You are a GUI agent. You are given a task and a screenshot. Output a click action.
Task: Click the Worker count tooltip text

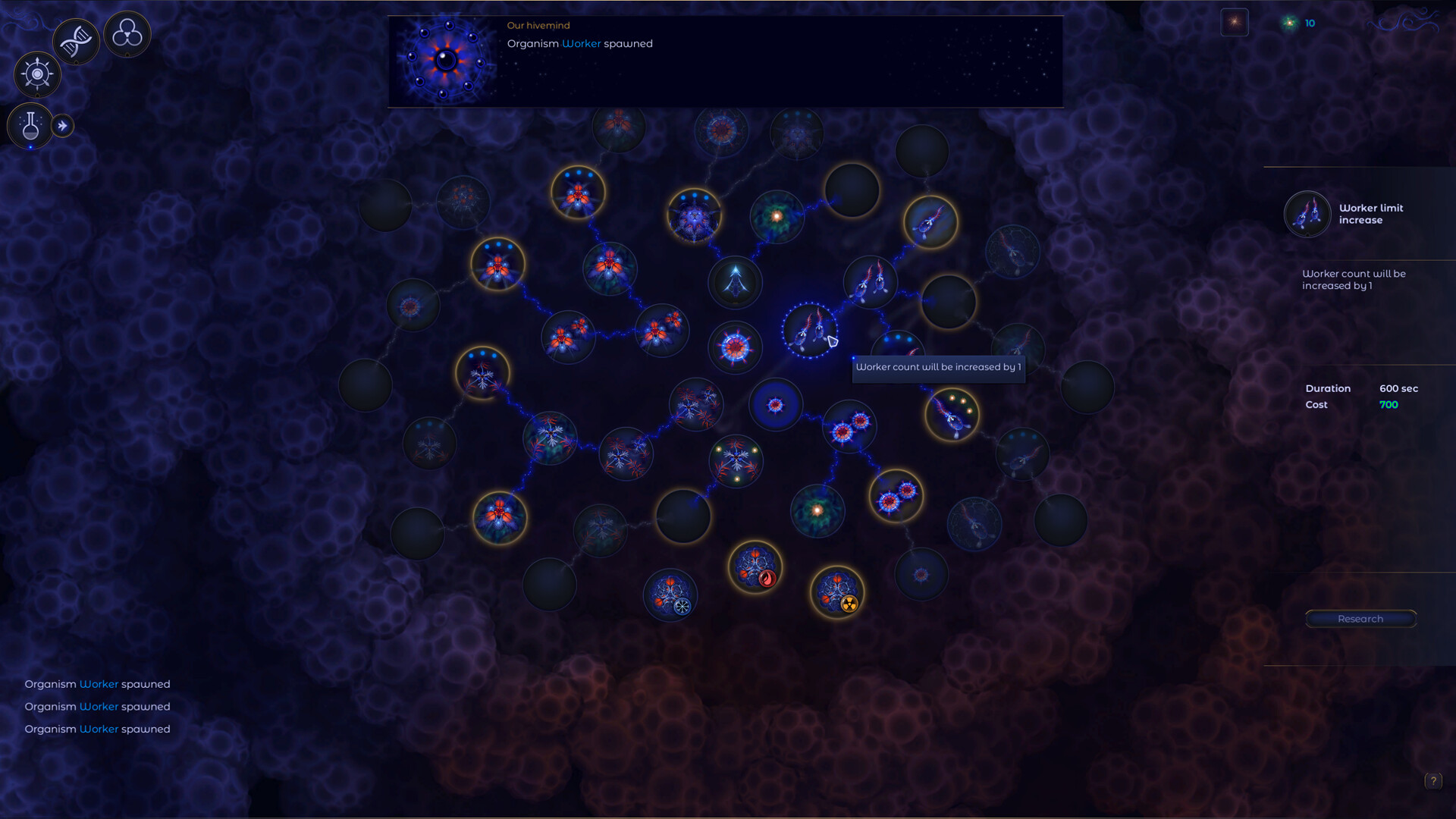[x=939, y=367]
